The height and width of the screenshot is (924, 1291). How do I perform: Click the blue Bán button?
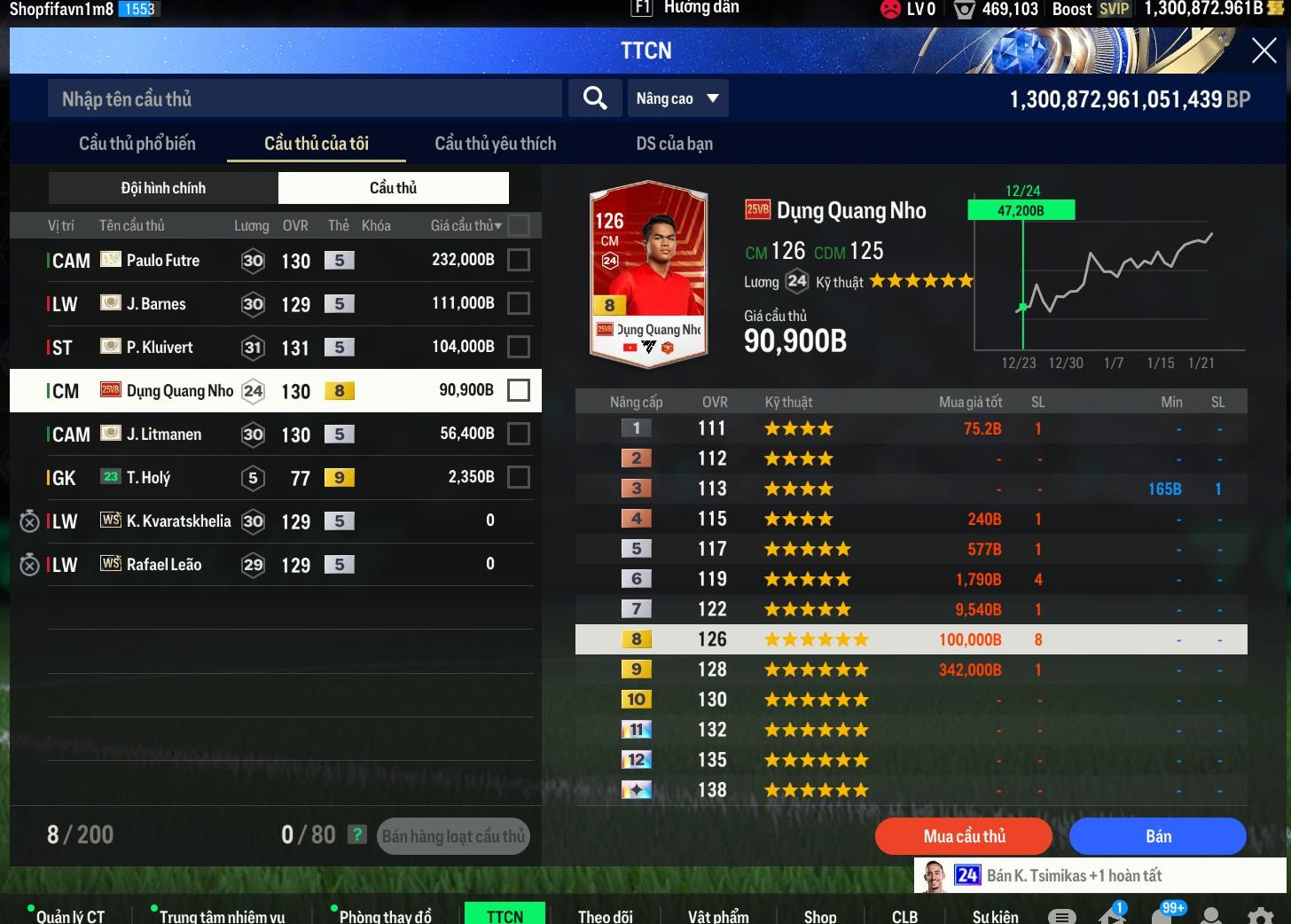[x=1157, y=836]
